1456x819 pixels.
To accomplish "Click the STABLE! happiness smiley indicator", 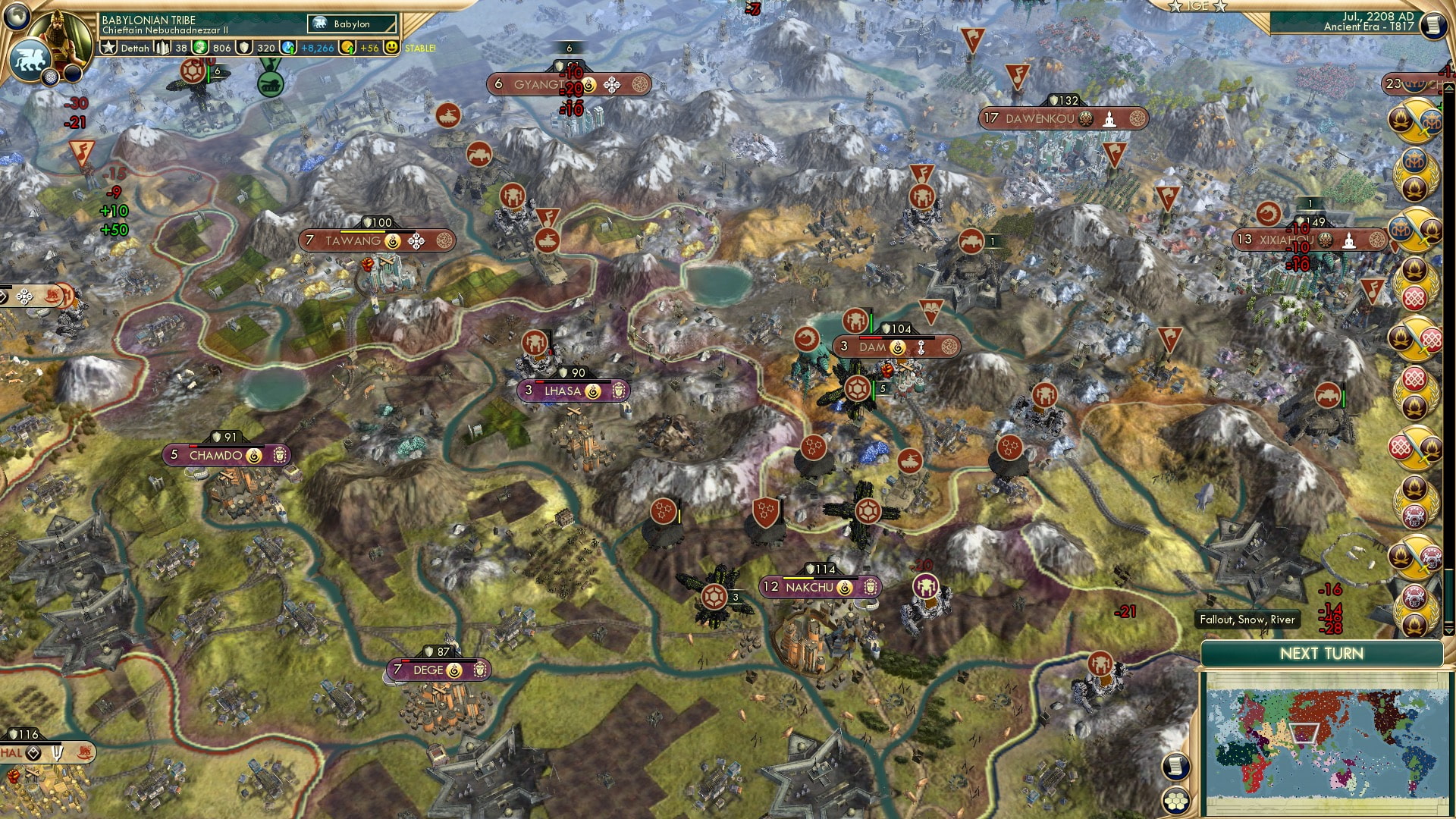I will (391, 47).
